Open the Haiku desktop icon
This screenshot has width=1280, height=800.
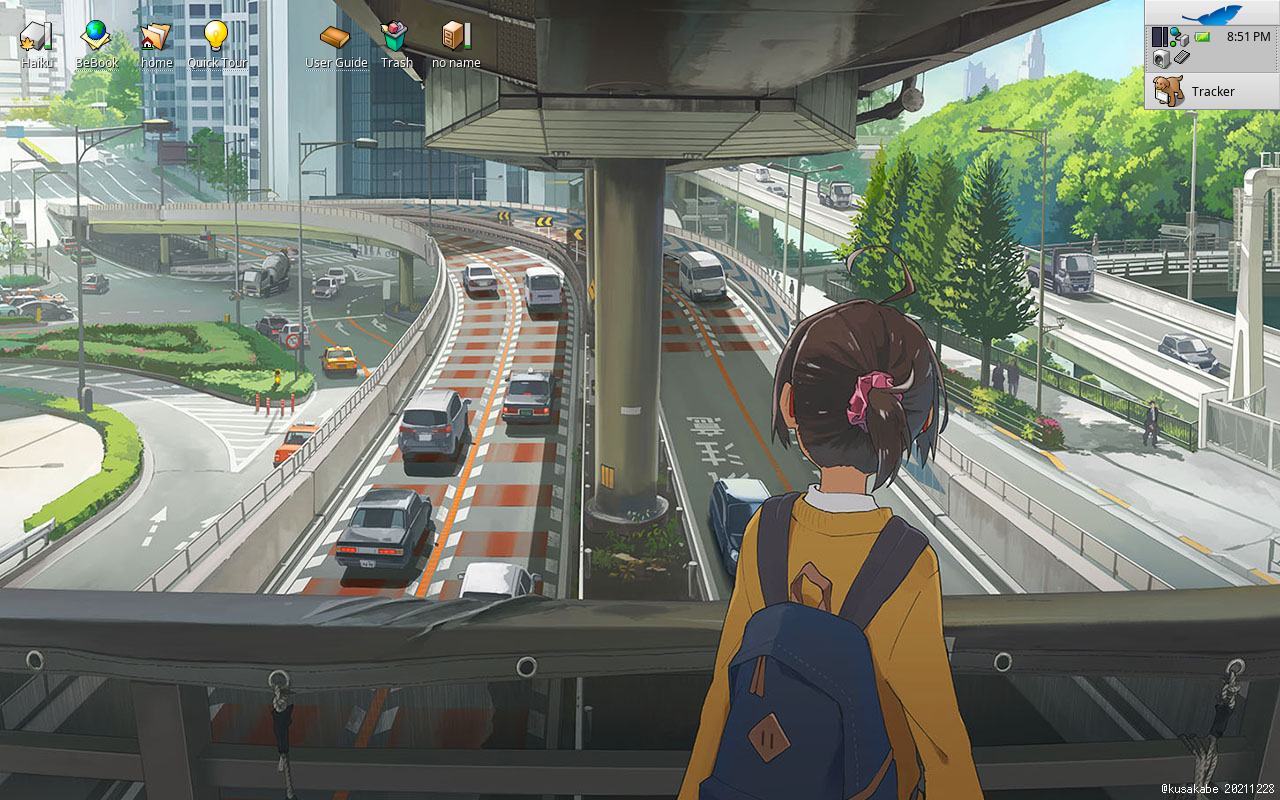pyautogui.click(x=36, y=36)
